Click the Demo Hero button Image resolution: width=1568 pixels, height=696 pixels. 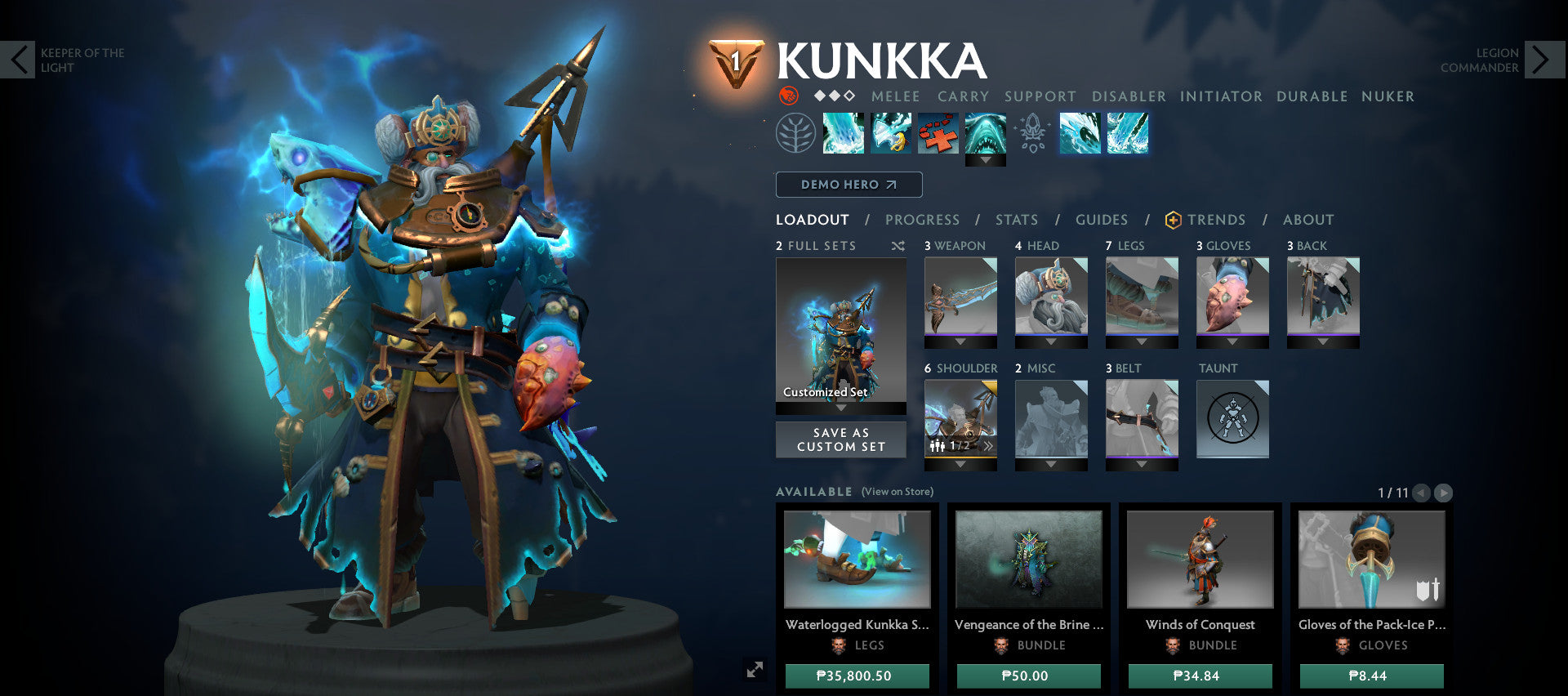pos(848,185)
